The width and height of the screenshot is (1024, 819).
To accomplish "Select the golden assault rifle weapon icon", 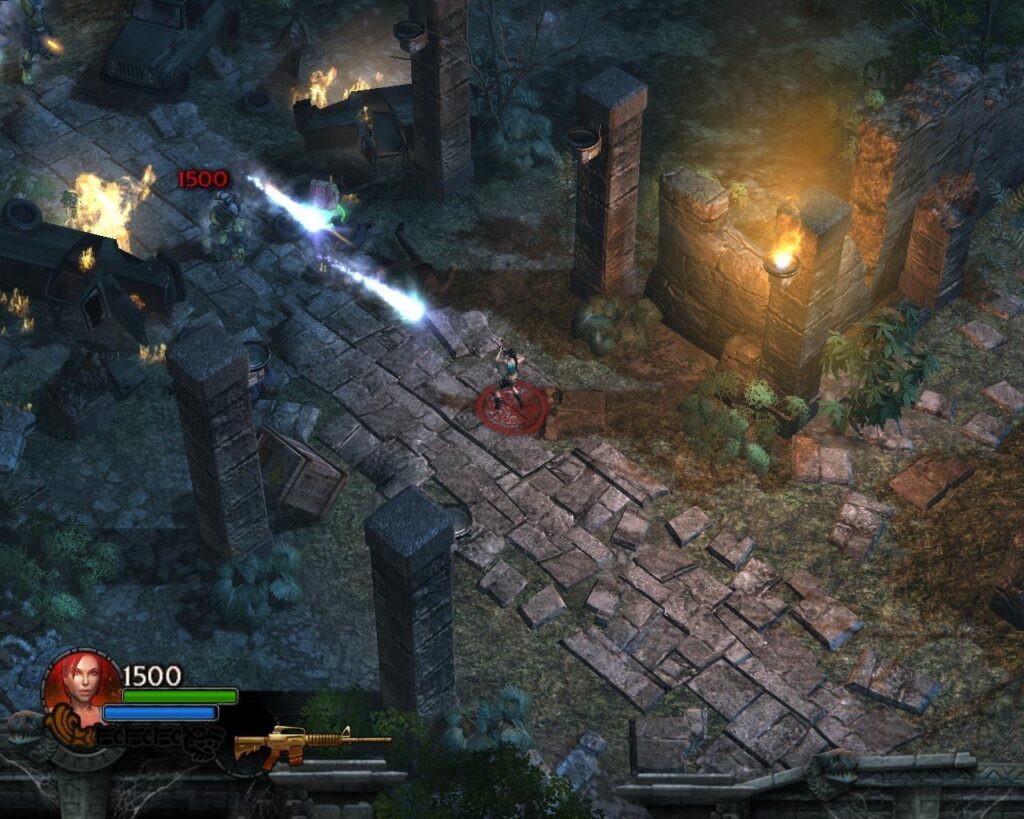I will 308,744.
